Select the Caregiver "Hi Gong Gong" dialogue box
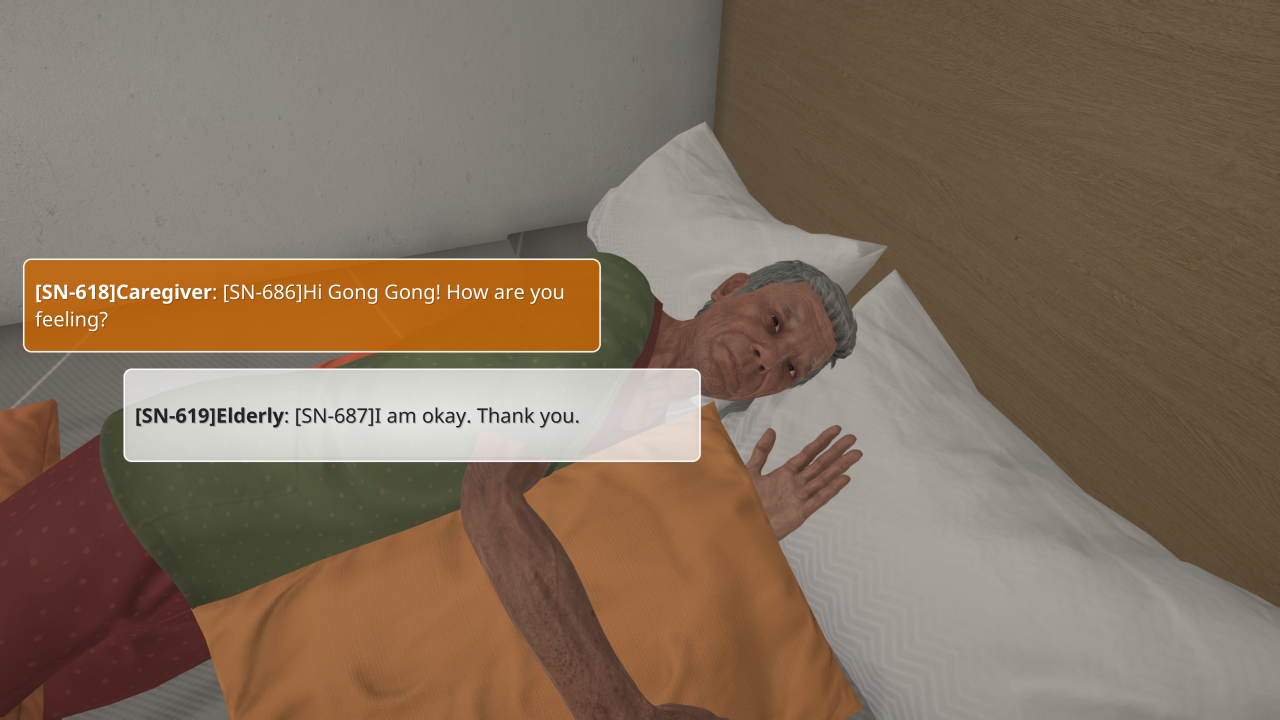 [311, 306]
